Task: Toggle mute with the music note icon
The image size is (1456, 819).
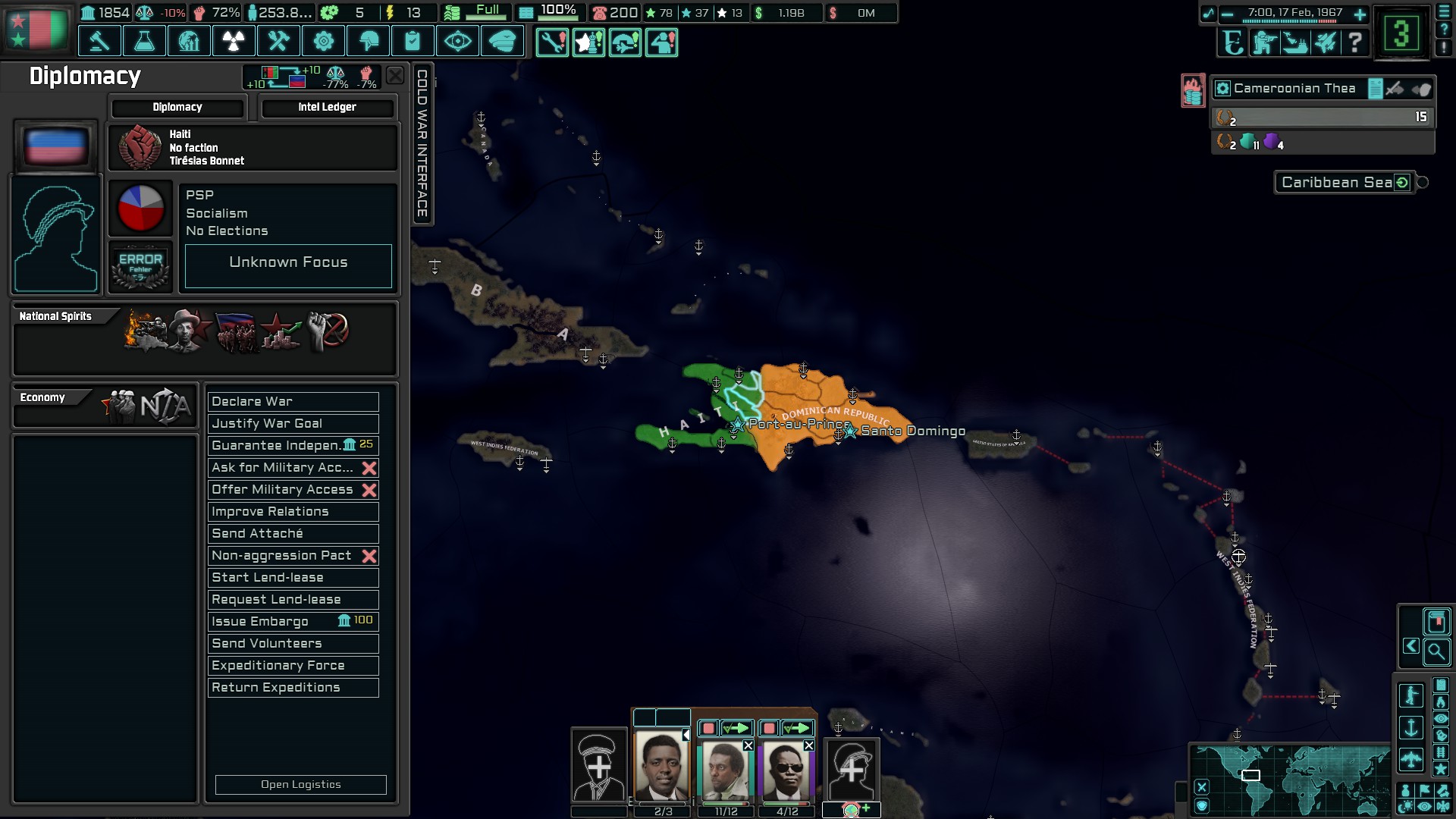Action: 1210,12
